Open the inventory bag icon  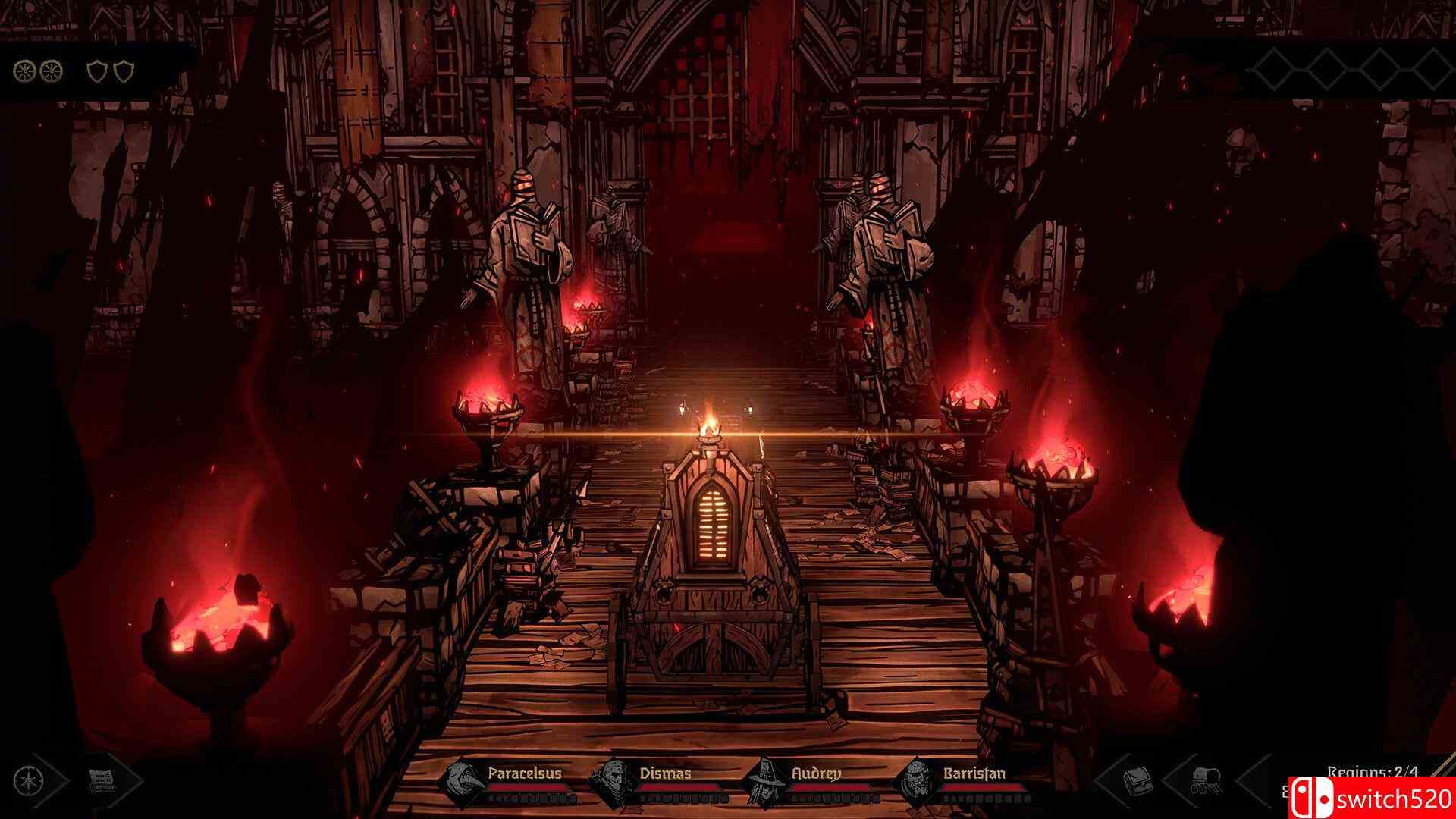tap(1139, 780)
